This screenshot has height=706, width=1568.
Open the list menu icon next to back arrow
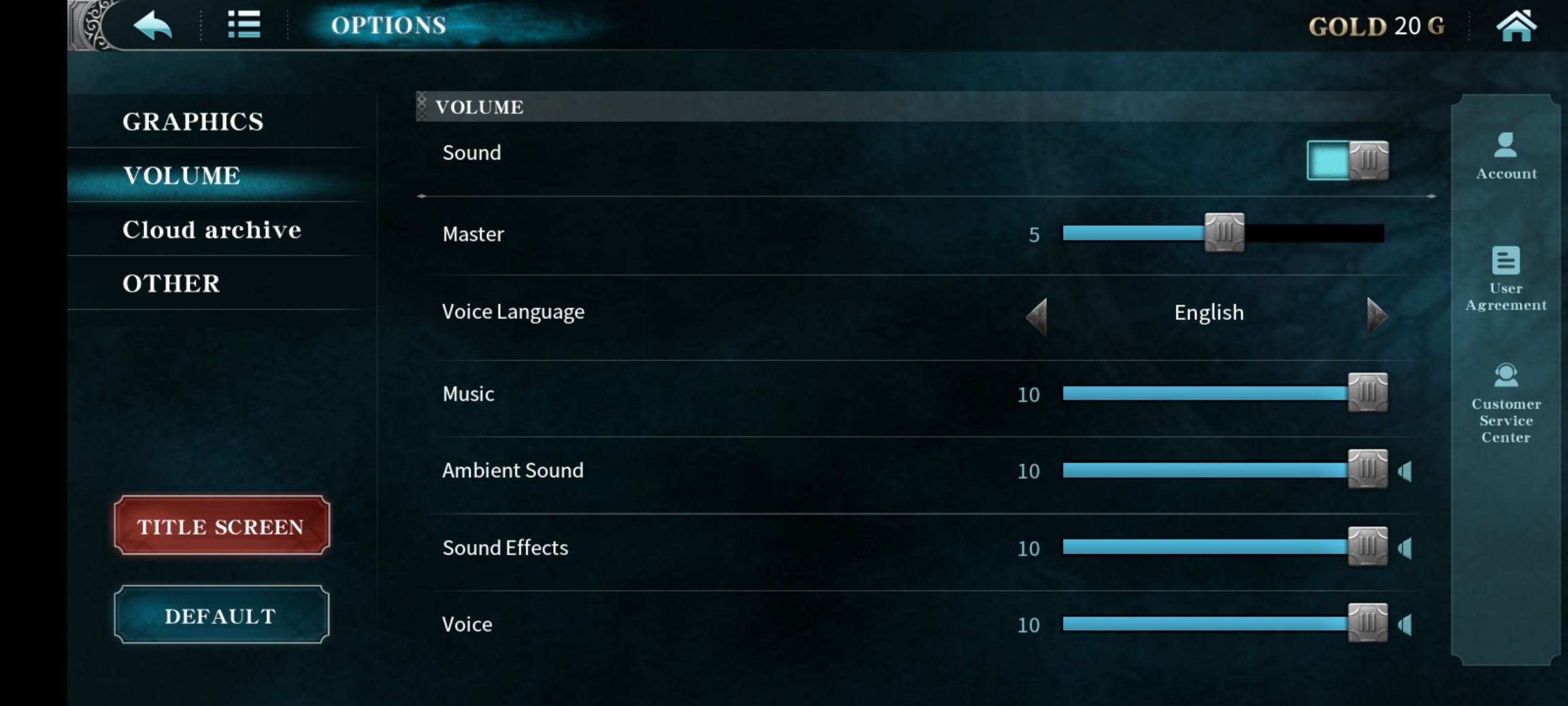[x=244, y=25]
